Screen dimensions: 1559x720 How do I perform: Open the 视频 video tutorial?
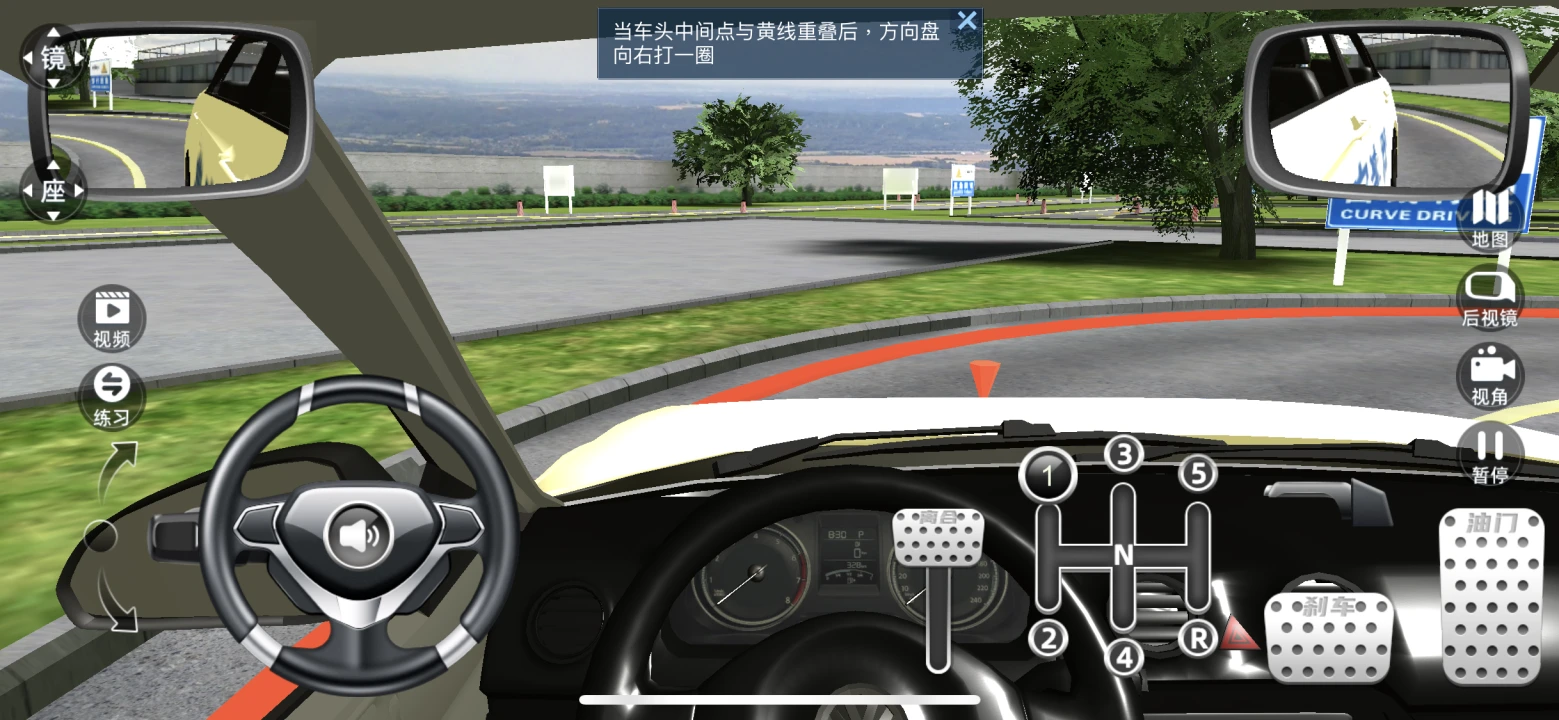[112, 318]
